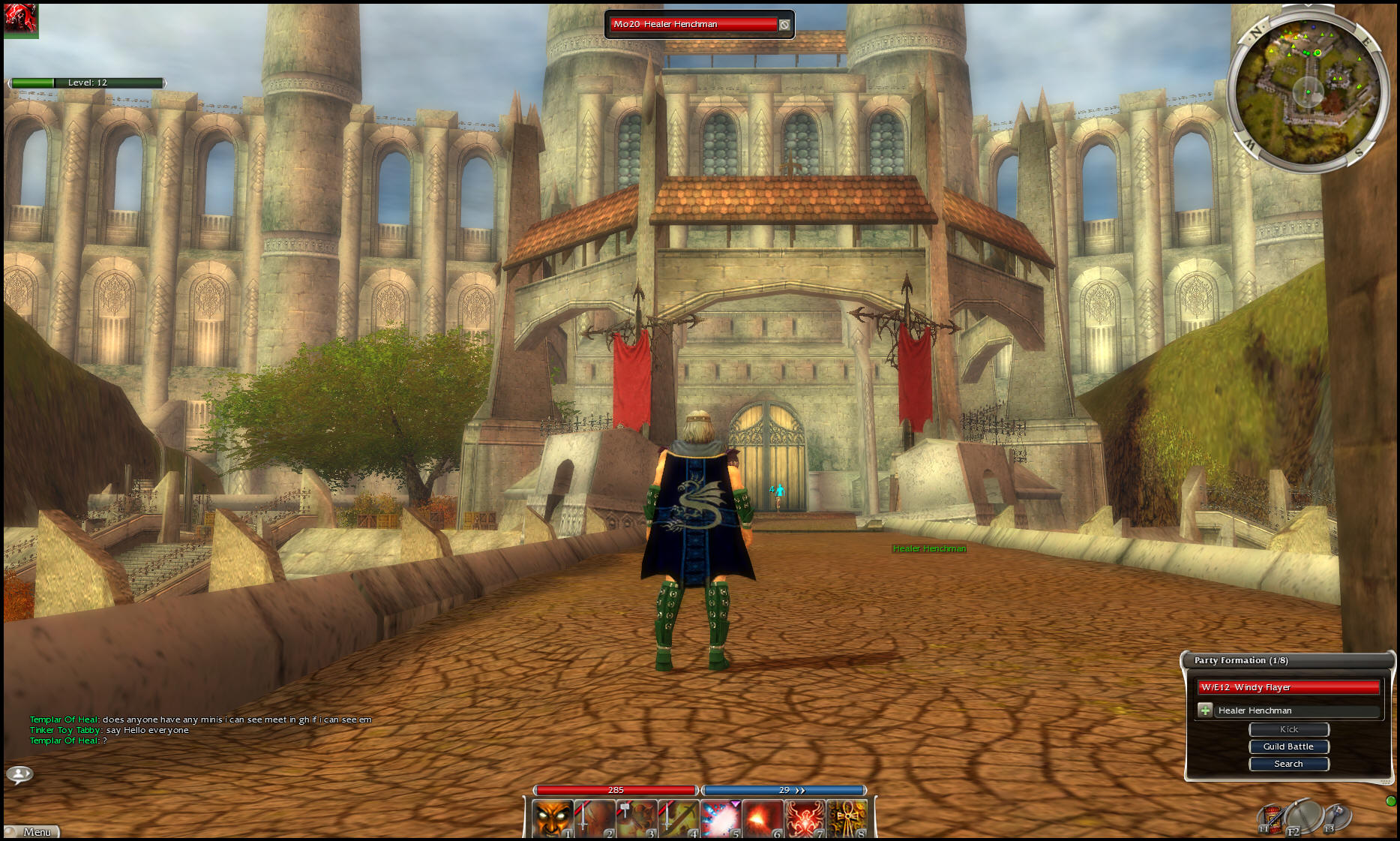Cast the fire blast skill in slot 6
1400x841 pixels.
point(763,818)
